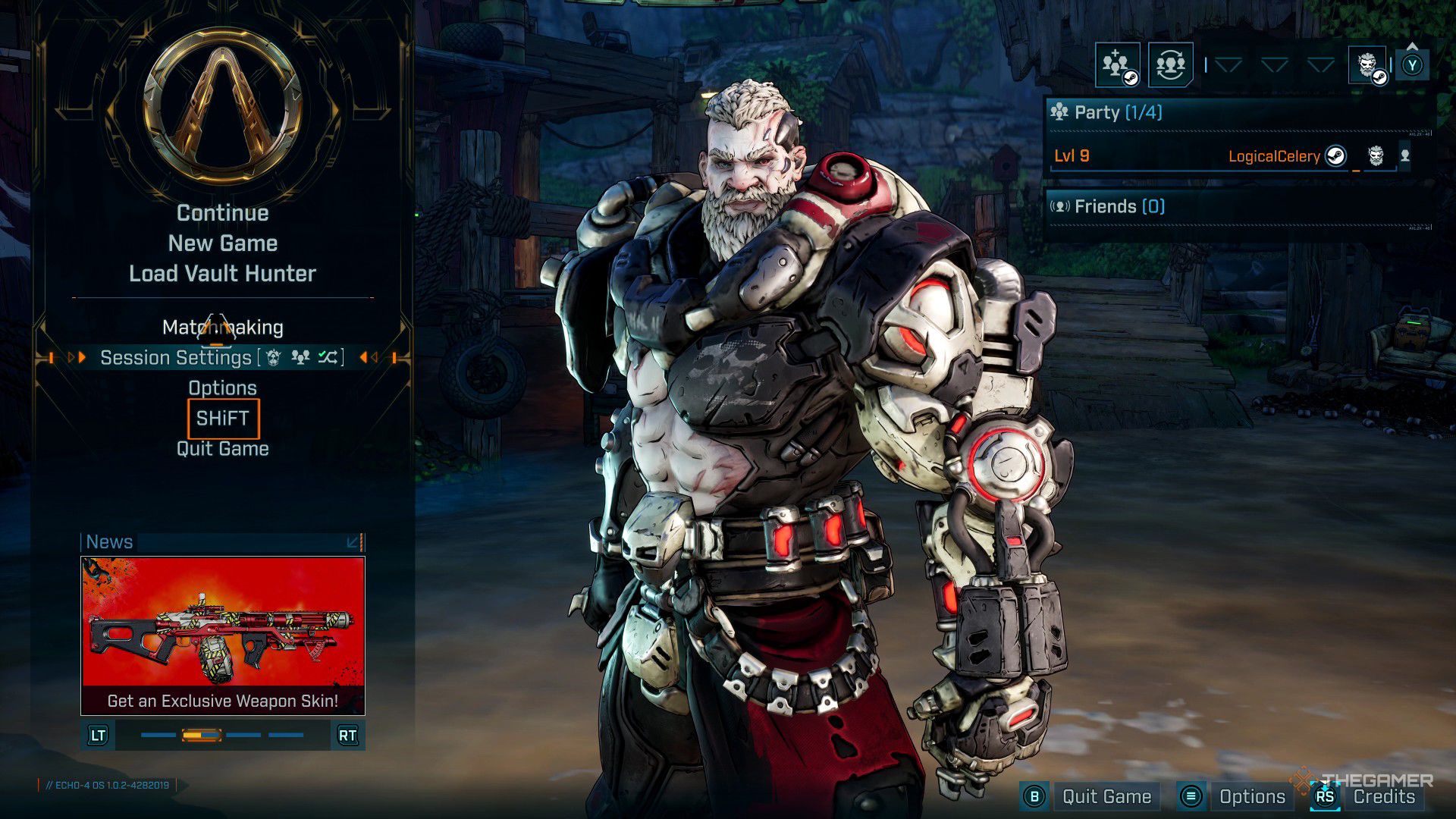Open the Friends list header
1456x819 pixels.
click(1119, 206)
